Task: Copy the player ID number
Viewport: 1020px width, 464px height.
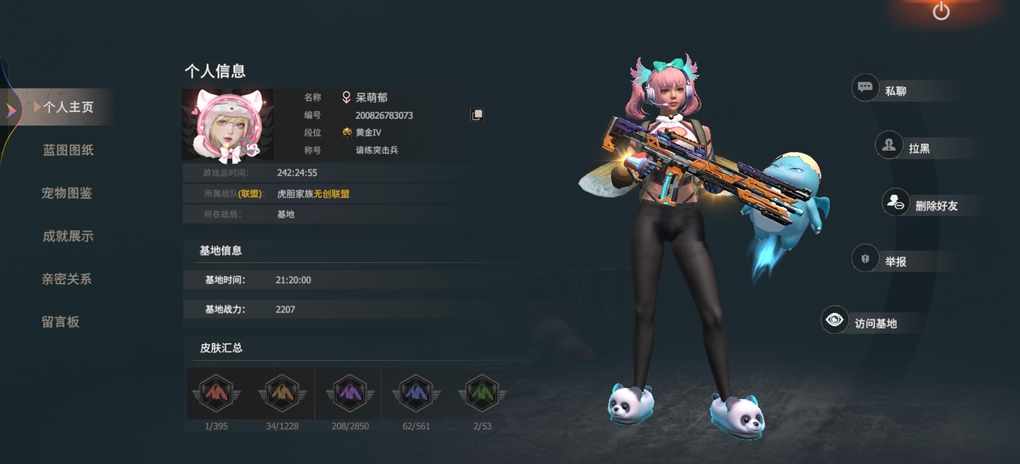Action: (x=477, y=115)
